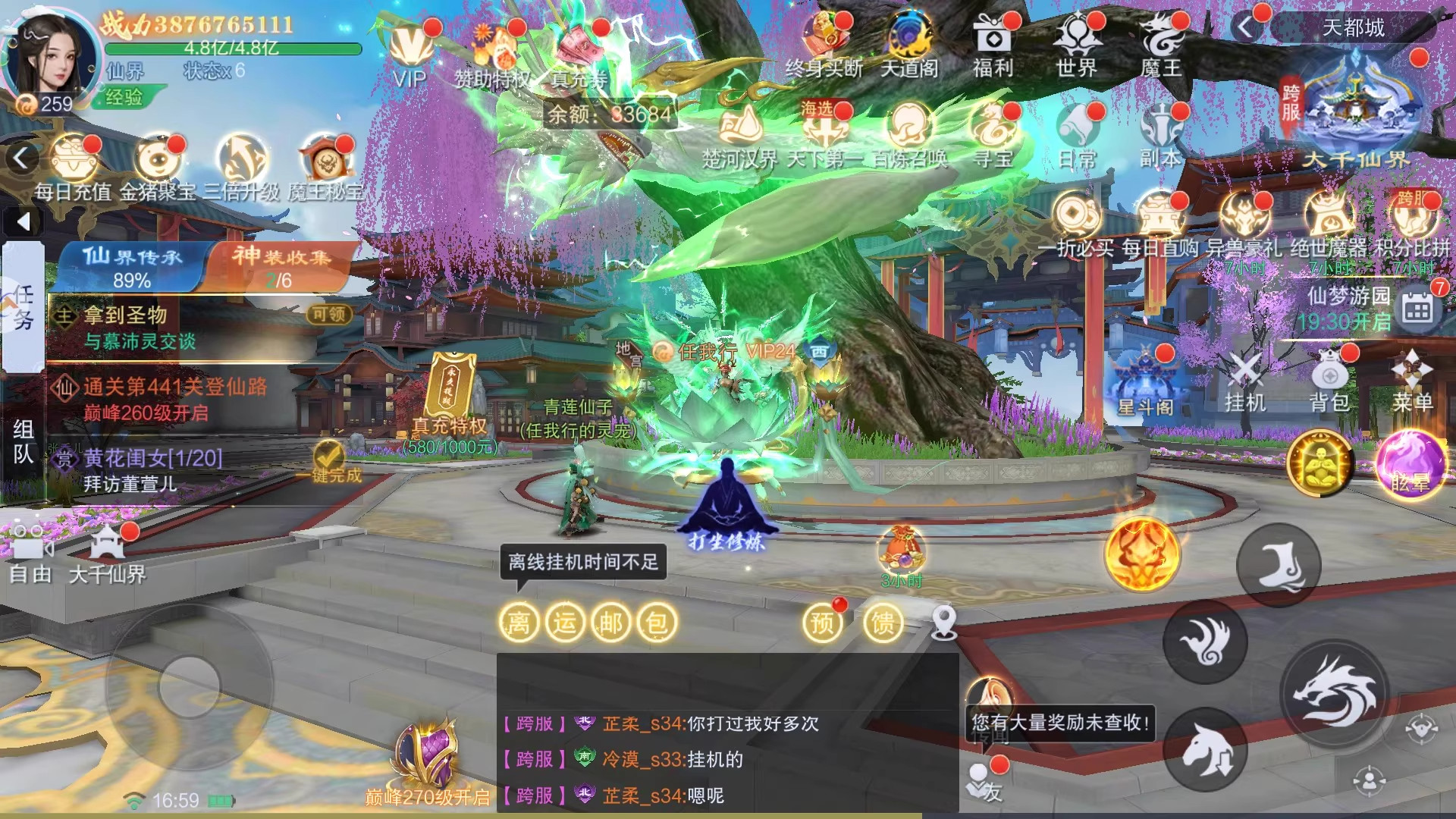The height and width of the screenshot is (819, 1456).
Task: Click 一键完成 on the 黄花闺女 quest
Action: (329, 461)
